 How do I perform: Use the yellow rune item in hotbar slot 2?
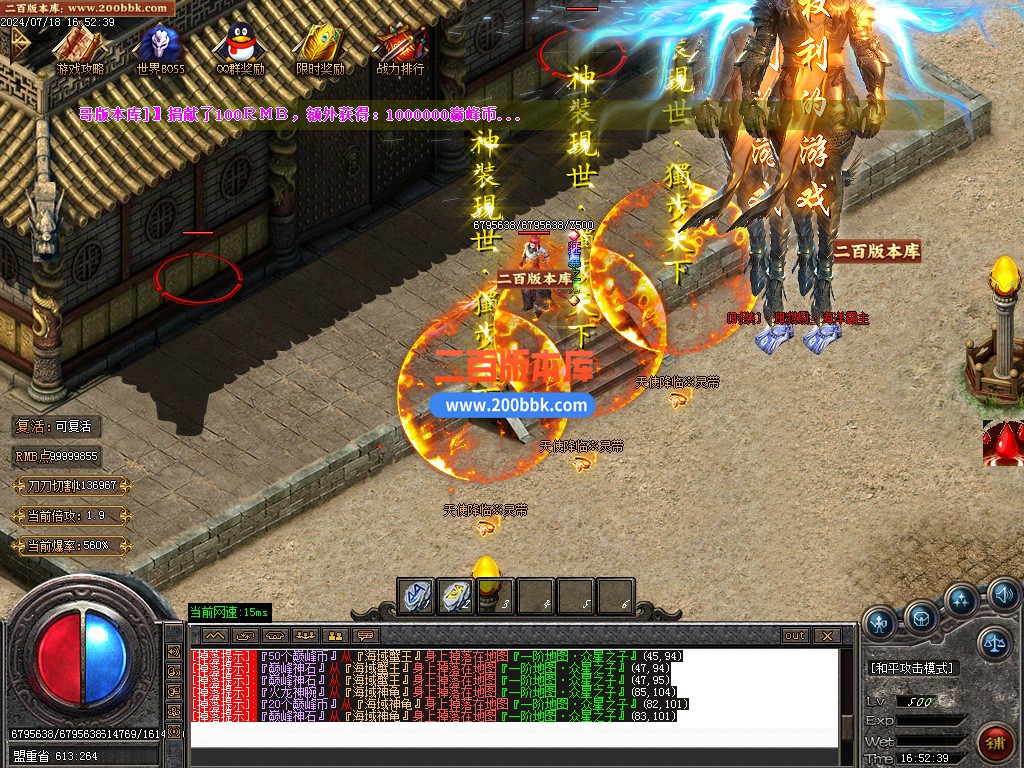[455, 596]
